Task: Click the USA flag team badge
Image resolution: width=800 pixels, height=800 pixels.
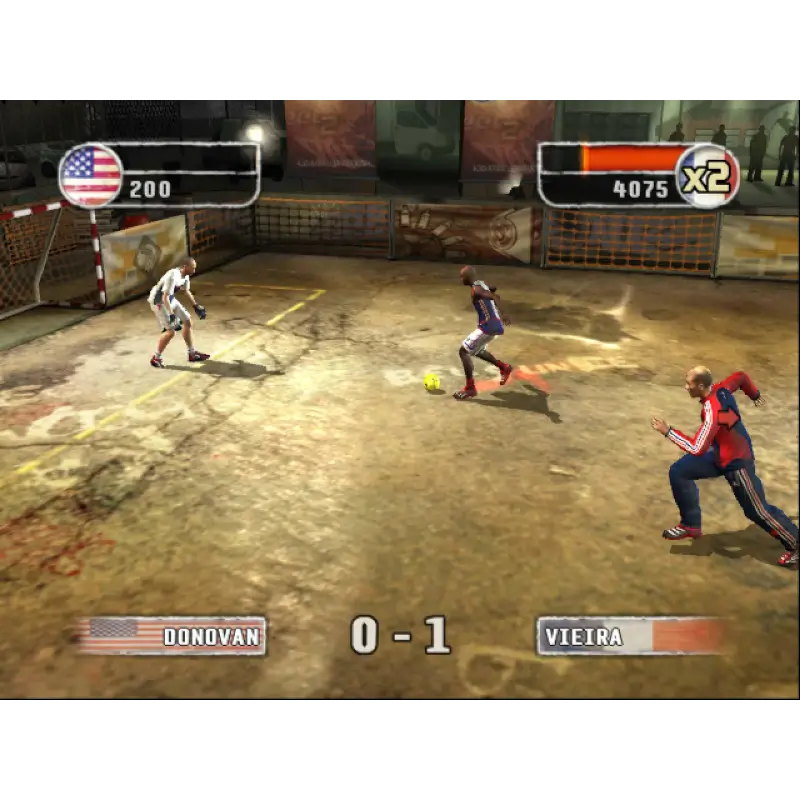Action: click(x=91, y=175)
